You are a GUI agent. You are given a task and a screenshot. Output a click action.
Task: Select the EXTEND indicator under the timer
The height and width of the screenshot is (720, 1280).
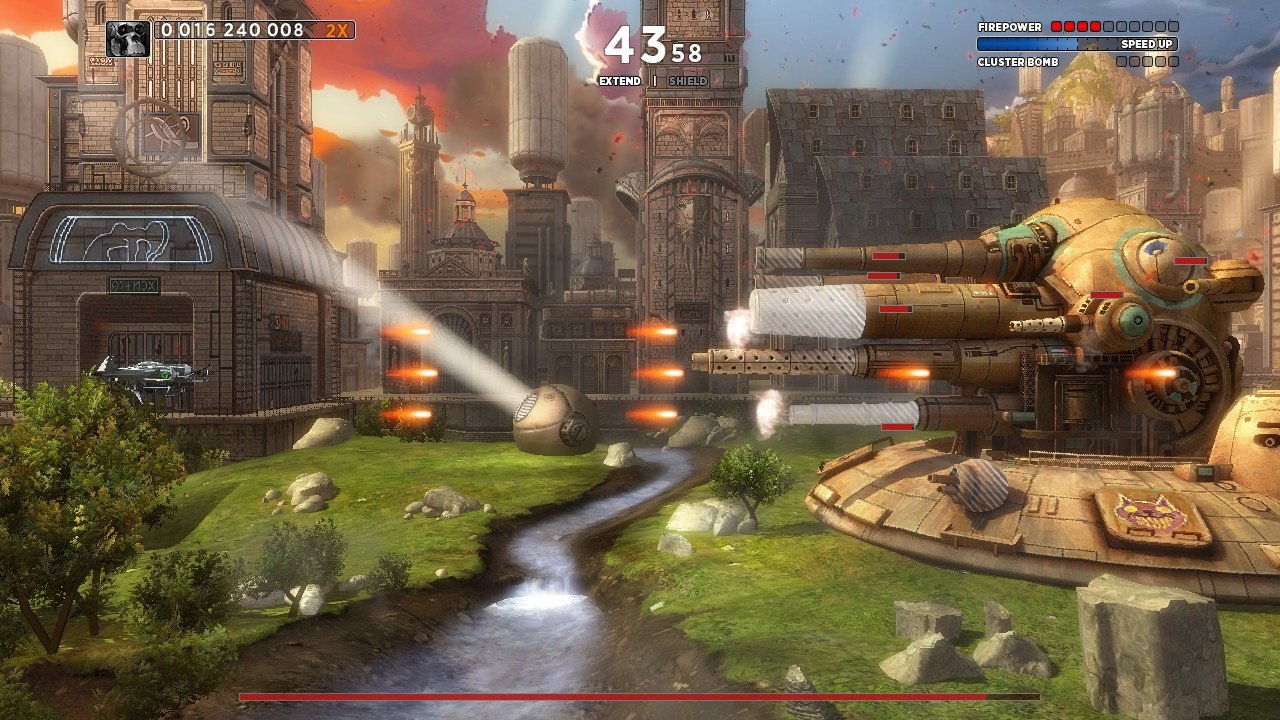[620, 81]
